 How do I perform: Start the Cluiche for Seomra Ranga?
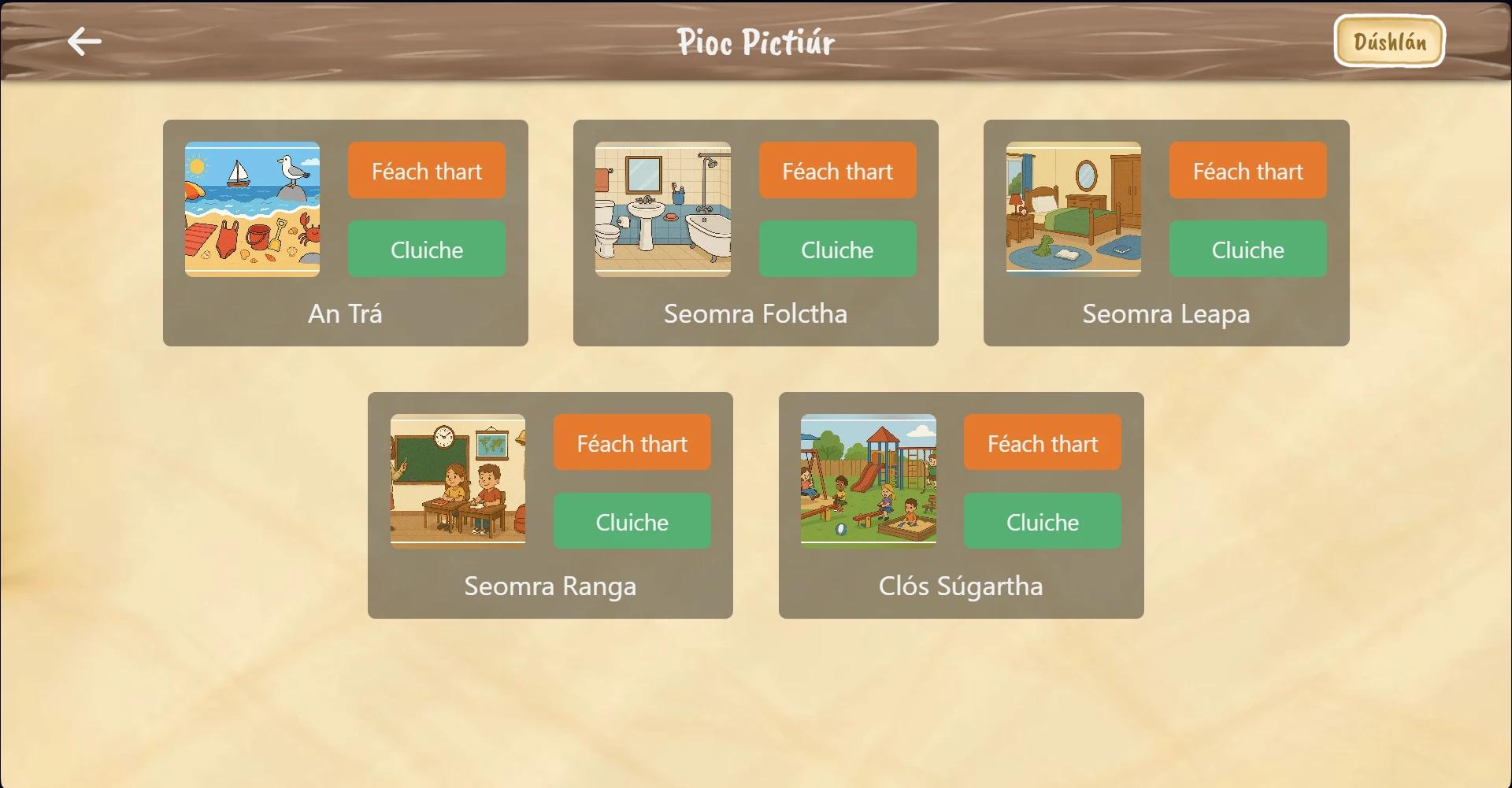(x=632, y=521)
